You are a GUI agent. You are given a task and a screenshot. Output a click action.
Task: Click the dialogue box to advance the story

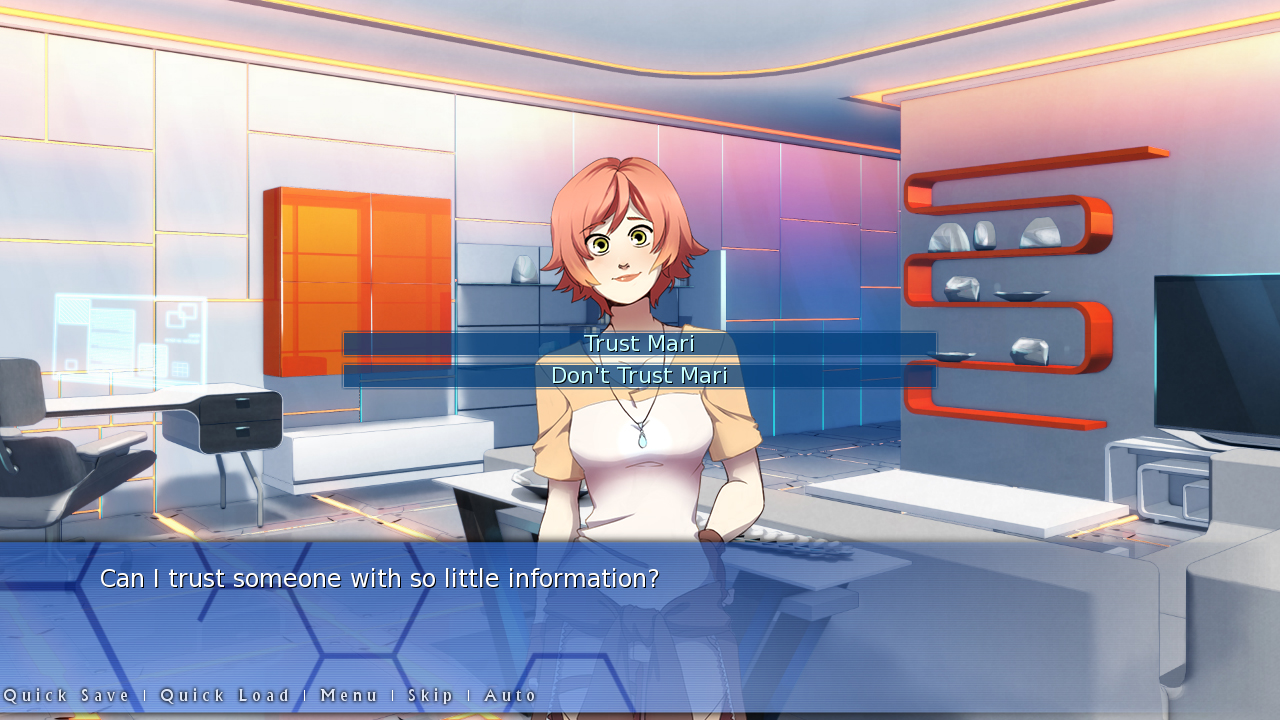click(x=640, y=620)
